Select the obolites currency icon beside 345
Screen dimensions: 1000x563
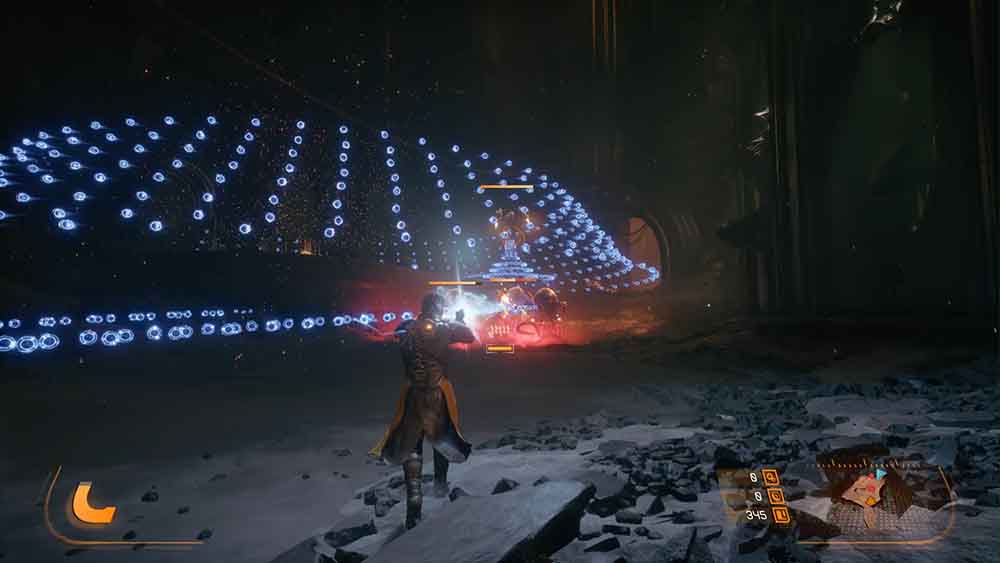coord(780,515)
